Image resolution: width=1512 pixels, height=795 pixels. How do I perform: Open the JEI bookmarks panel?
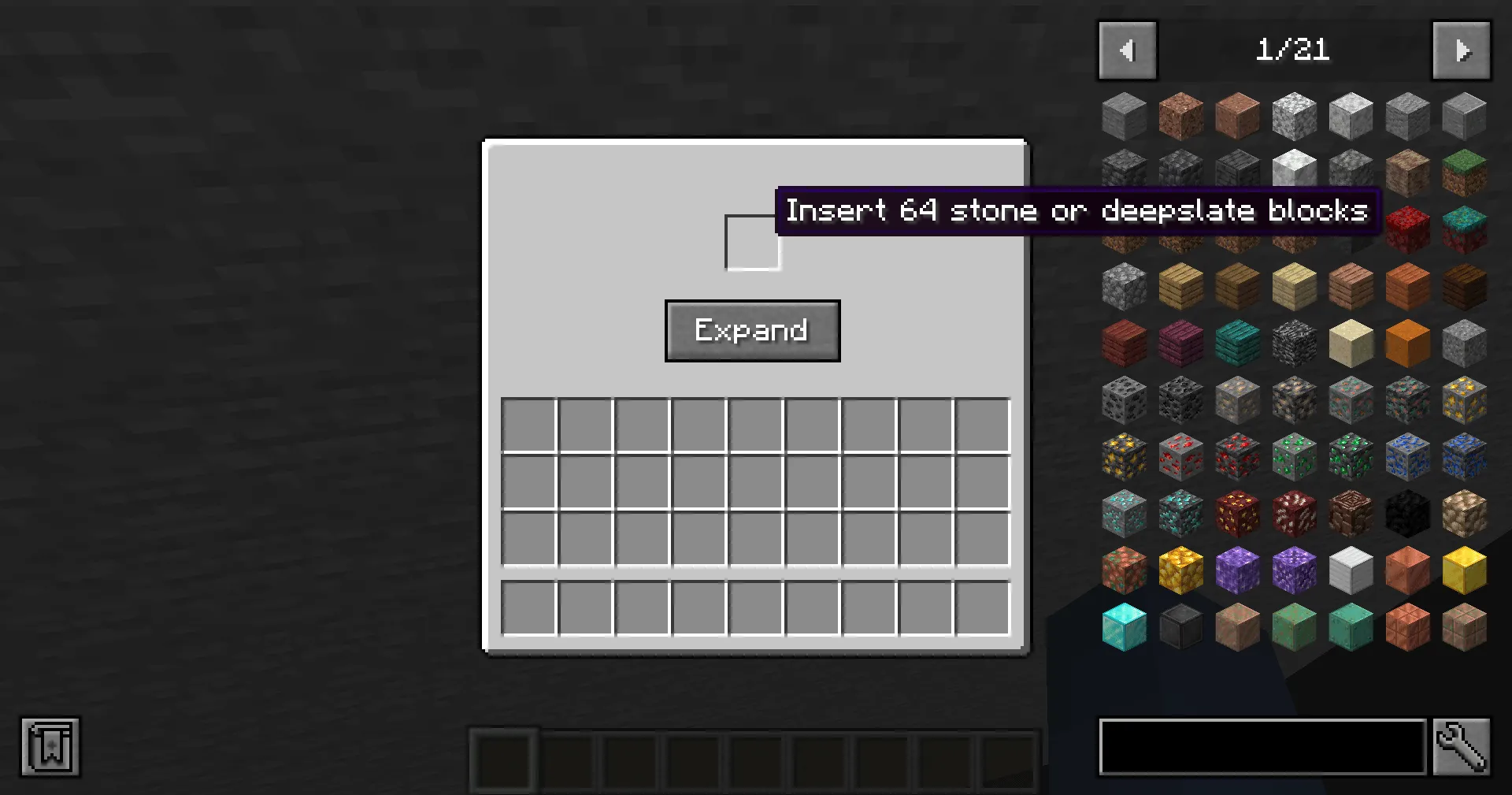(50, 747)
